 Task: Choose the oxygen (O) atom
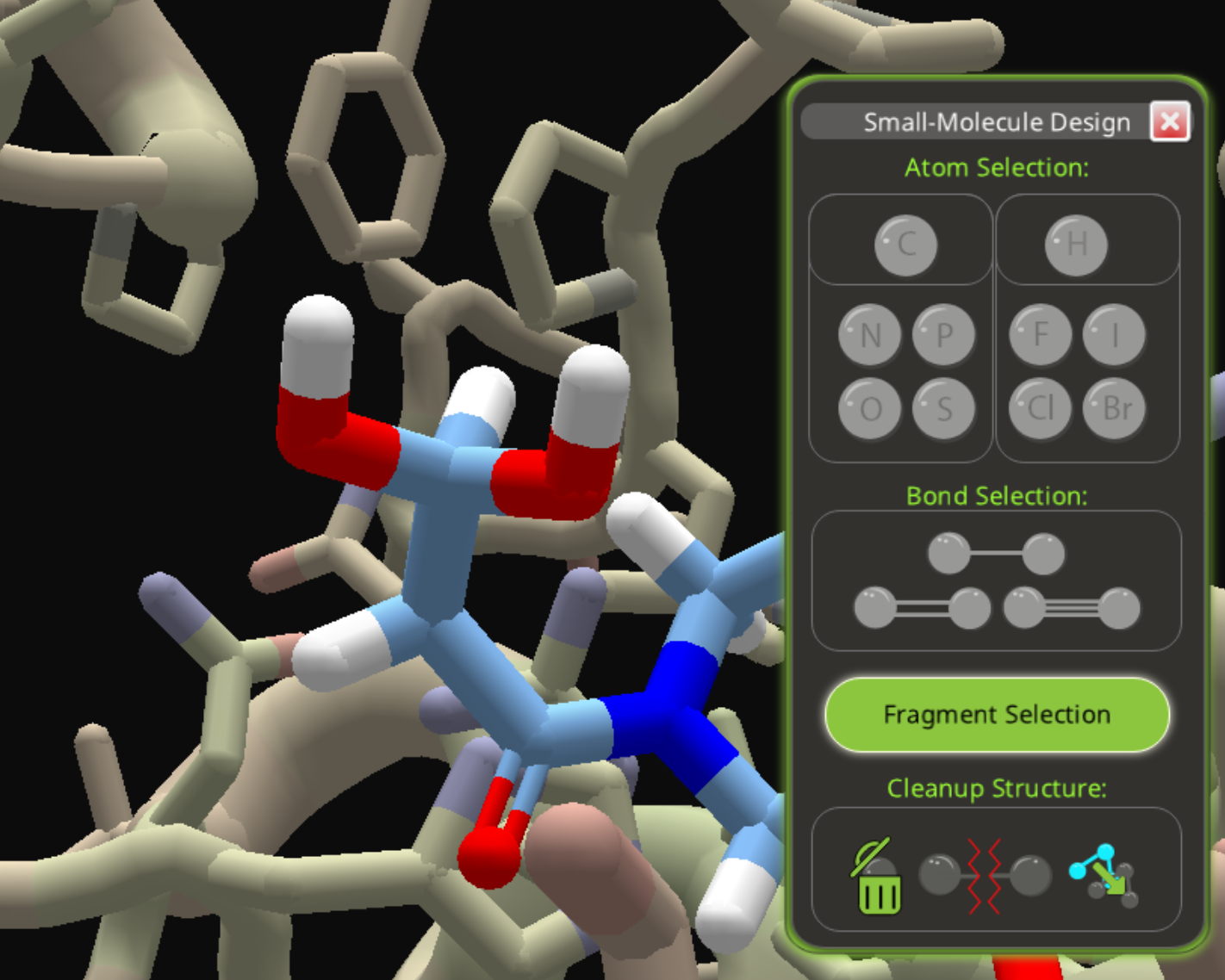(870, 408)
